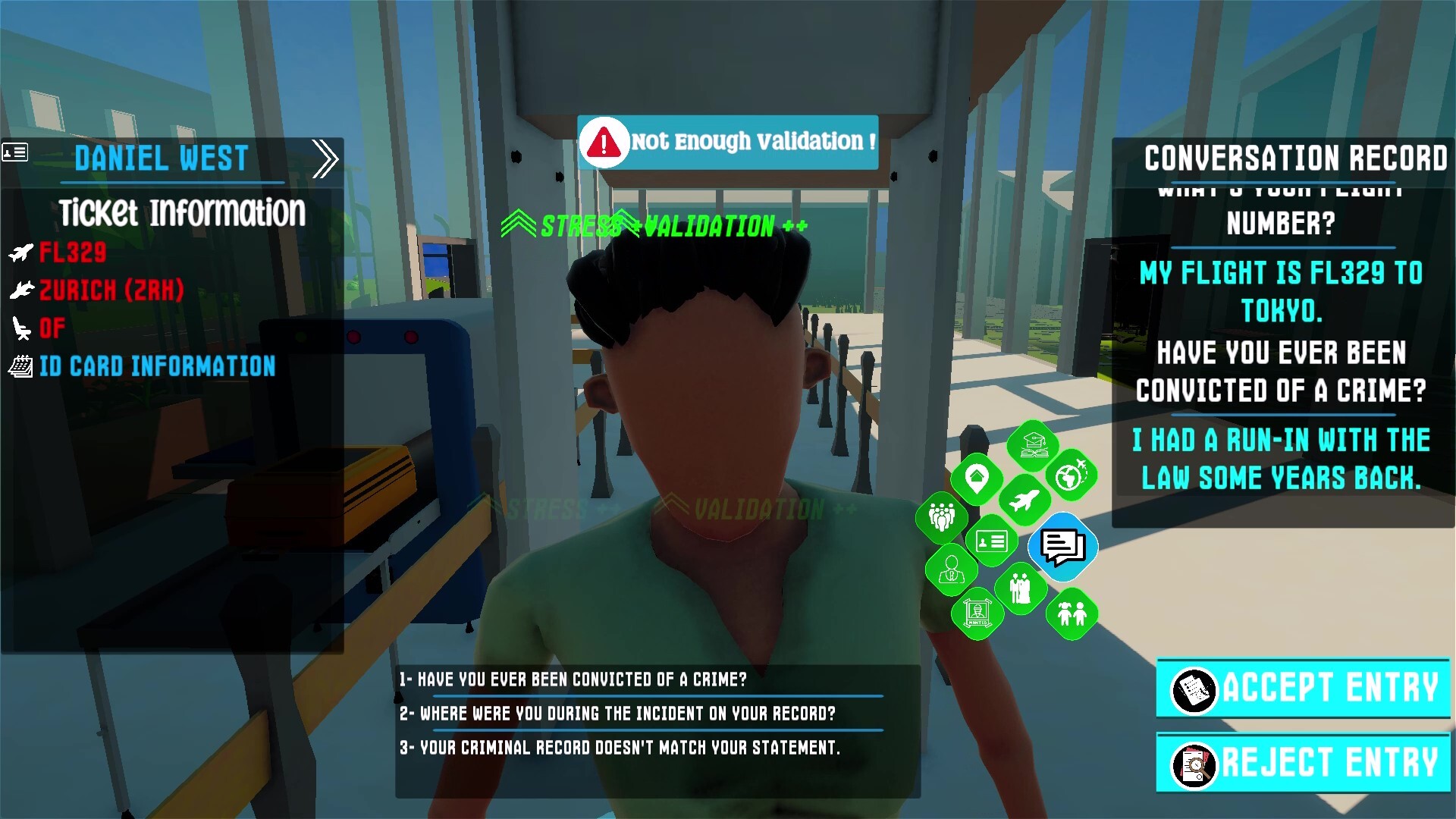Switch to Ticket Information section
This screenshot has height=819, width=1456.
(181, 213)
